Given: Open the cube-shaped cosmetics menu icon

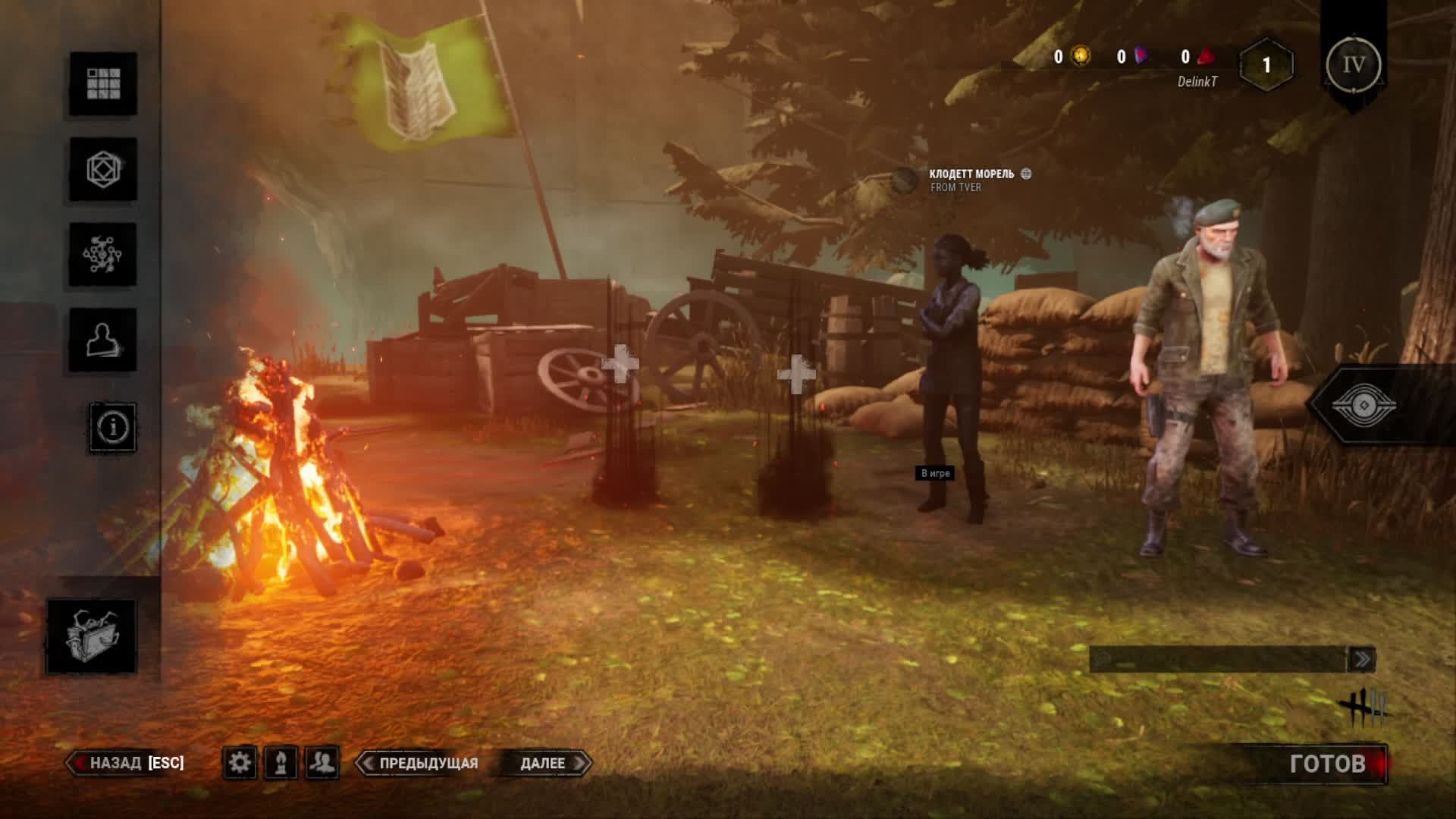Looking at the screenshot, I should (103, 169).
